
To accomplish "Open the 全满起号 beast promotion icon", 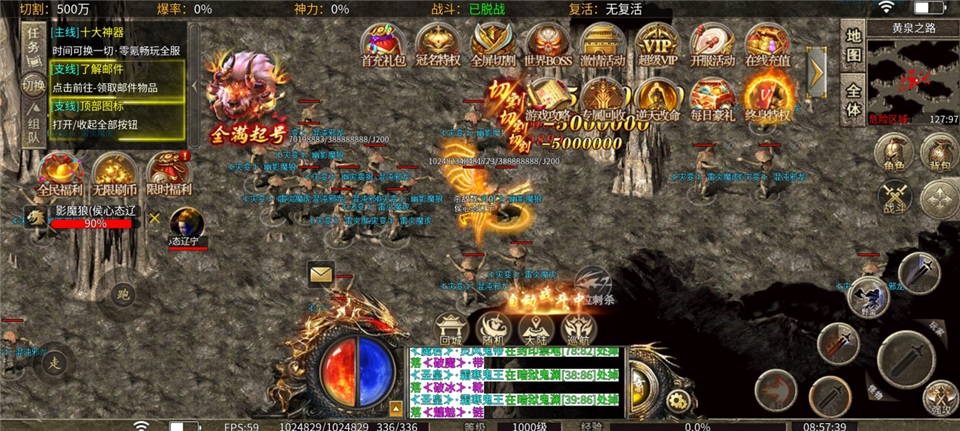I will [x=244, y=100].
